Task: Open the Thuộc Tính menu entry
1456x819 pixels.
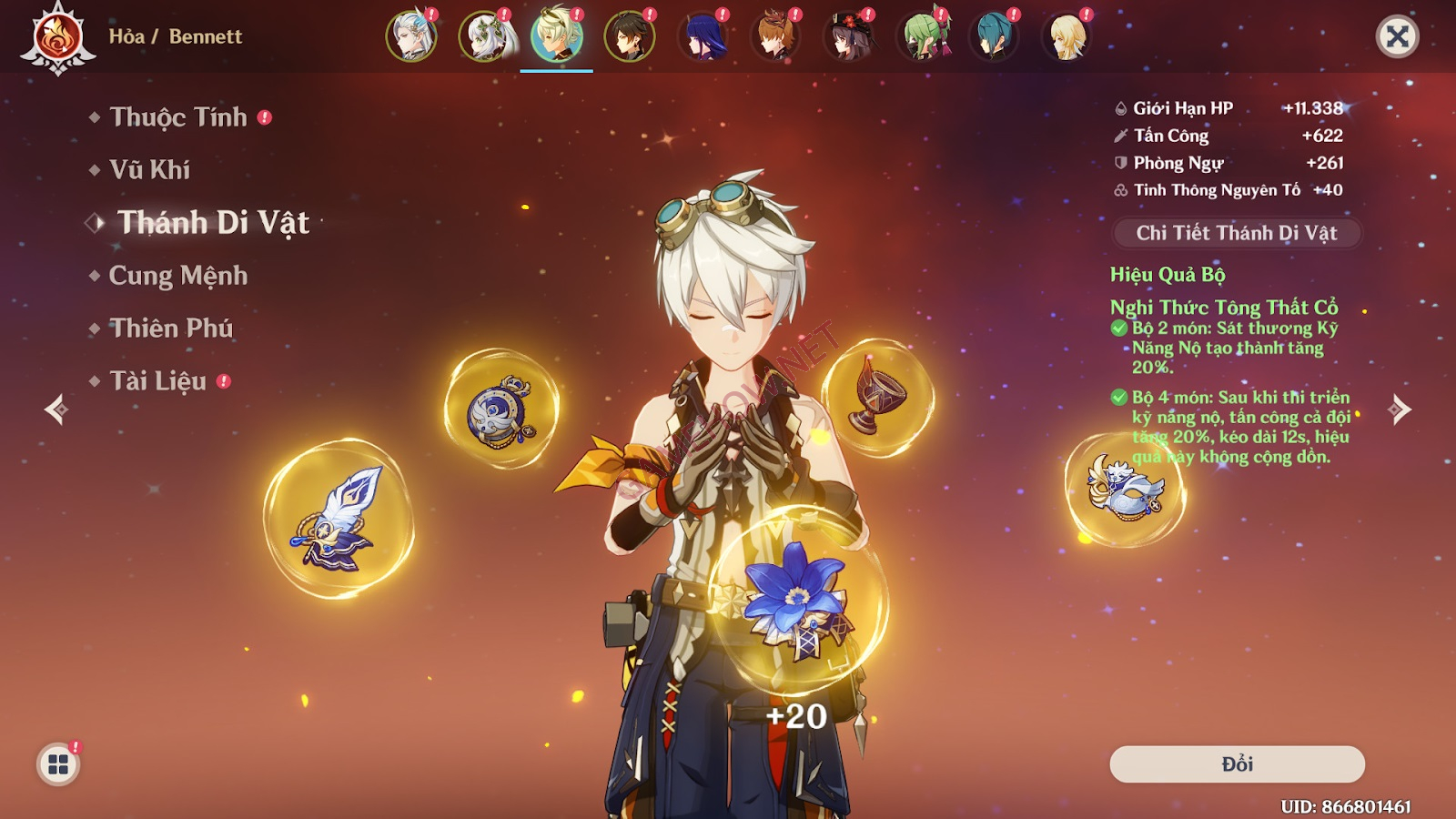Action: point(178,117)
